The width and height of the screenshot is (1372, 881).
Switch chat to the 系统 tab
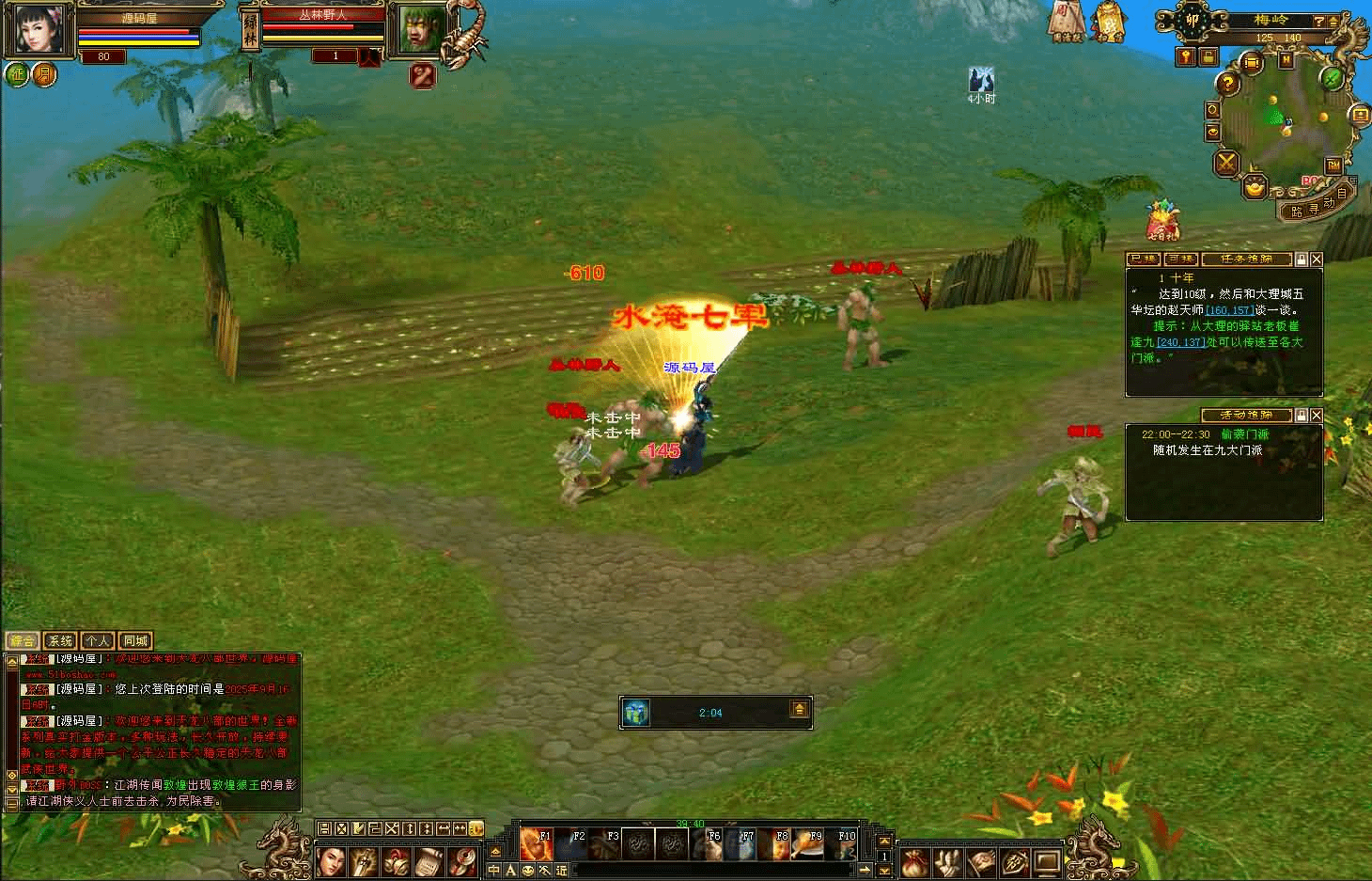click(x=59, y=641)
